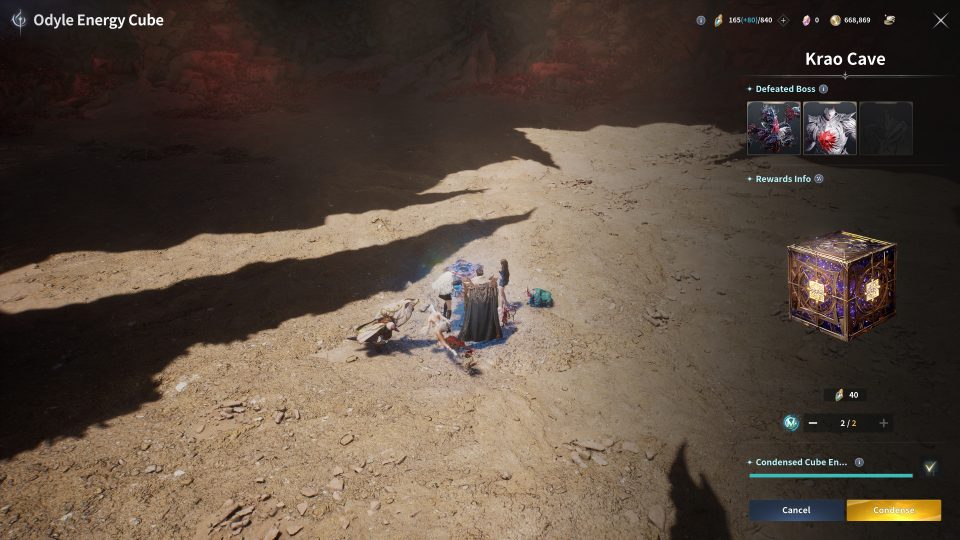Add more Odyle energy with plus icon
This screenshot has width=960, height=540.
pos(783,20)
